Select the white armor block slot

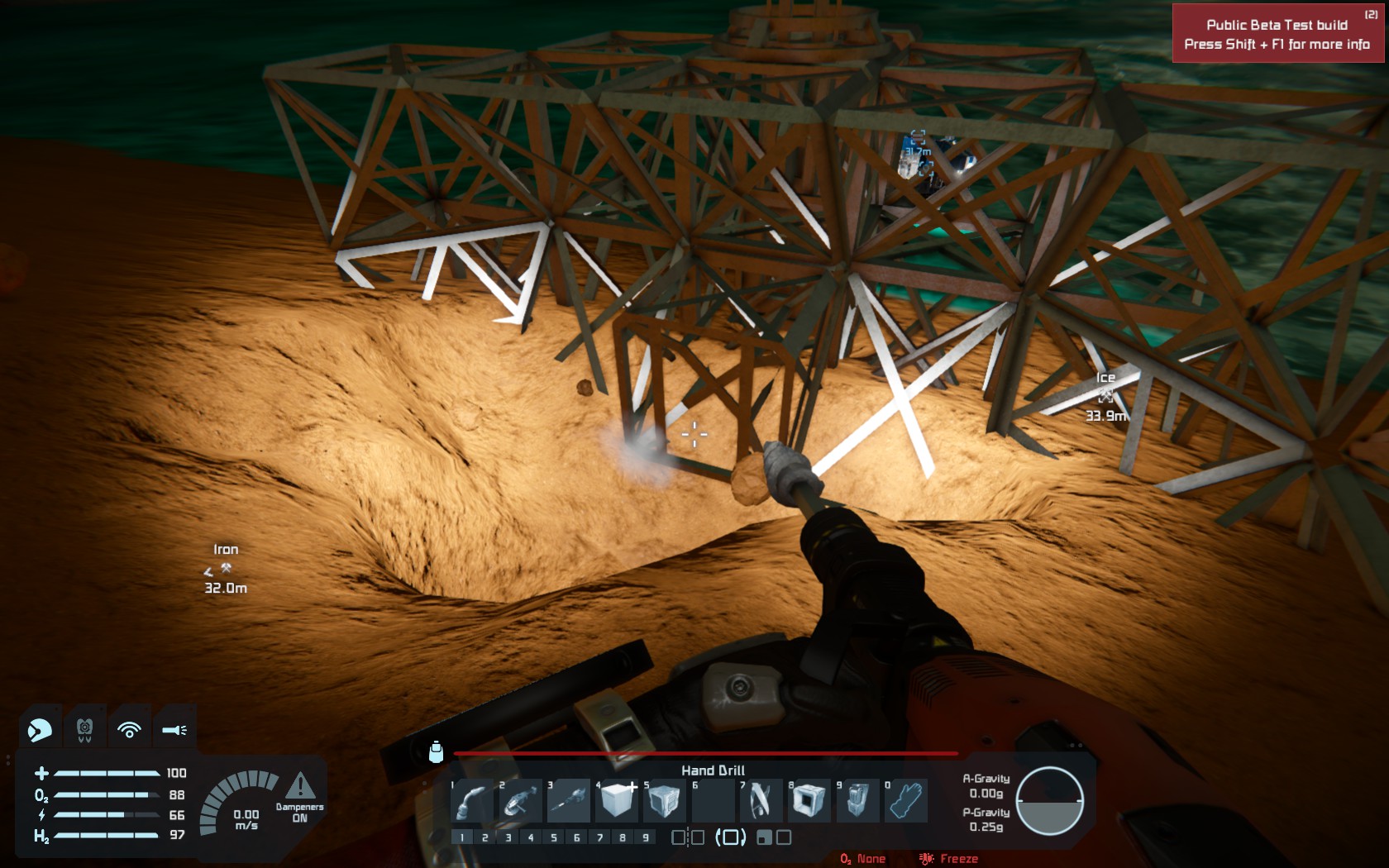coord(617,800)
